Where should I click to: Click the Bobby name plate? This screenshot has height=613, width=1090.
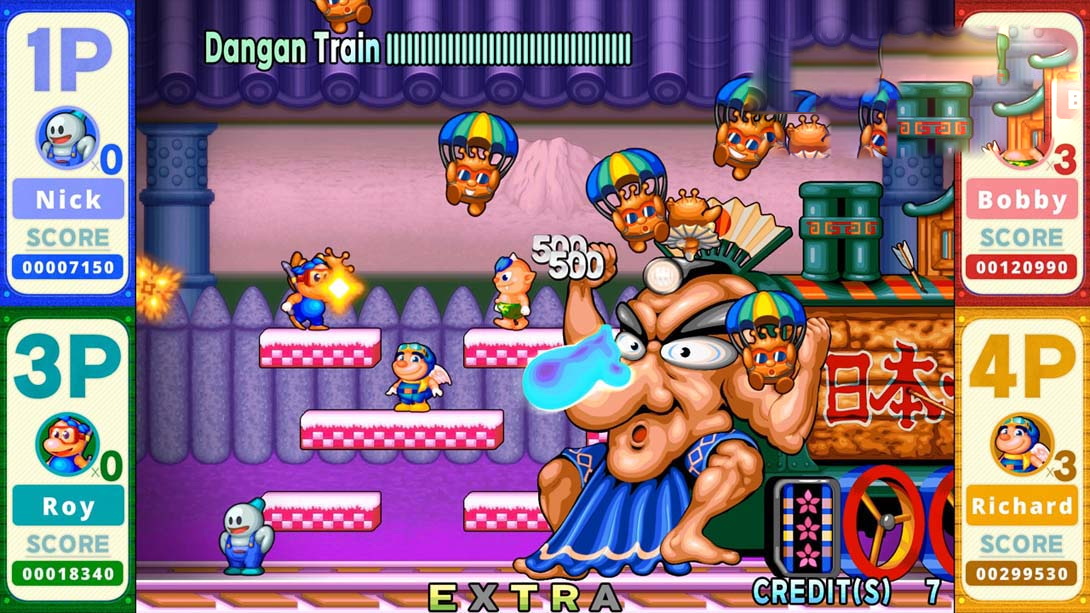point(1021,199)
